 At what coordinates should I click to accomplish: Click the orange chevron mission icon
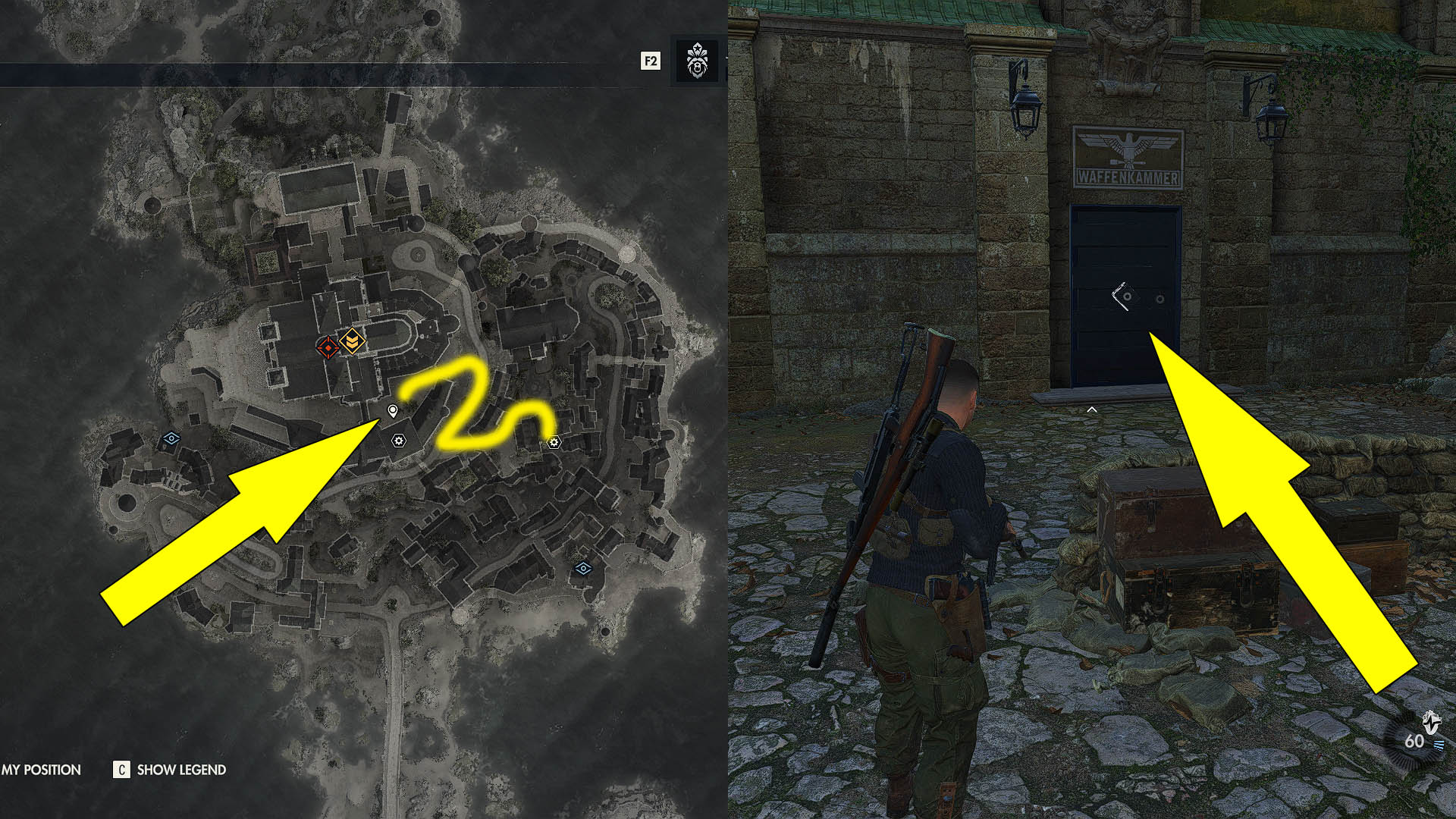(x=353, y=342)
